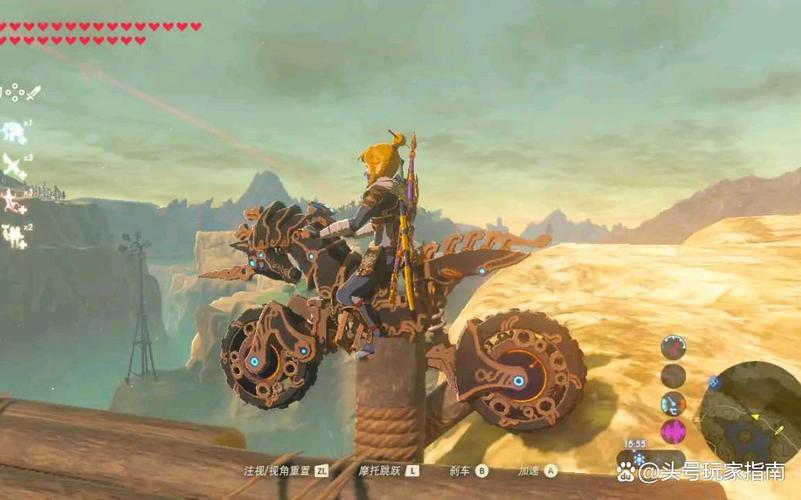
Task: Select the blue shrine marker on minimap
Action: pos(714,381)
